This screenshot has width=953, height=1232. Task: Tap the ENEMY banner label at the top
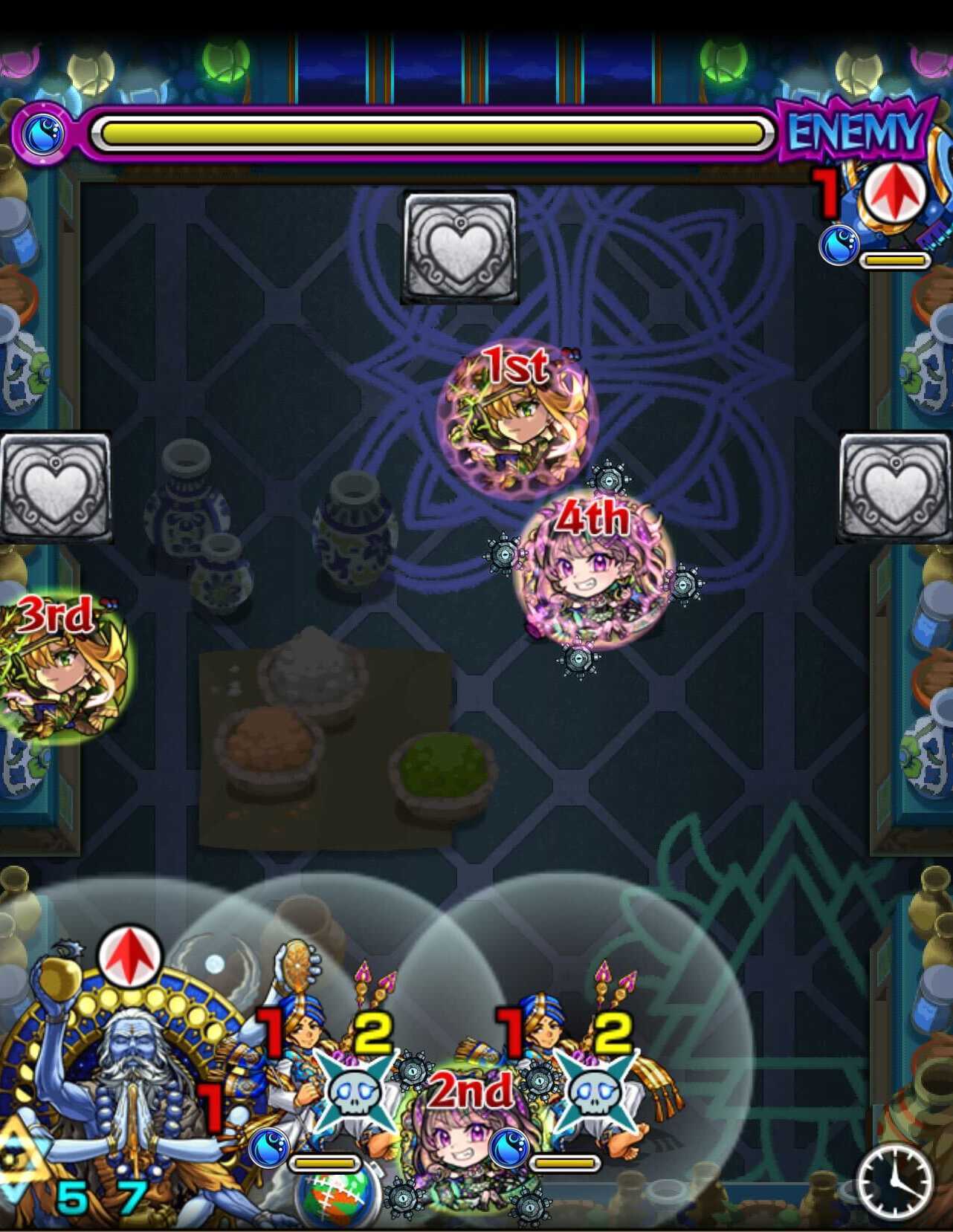coord(853,131)
